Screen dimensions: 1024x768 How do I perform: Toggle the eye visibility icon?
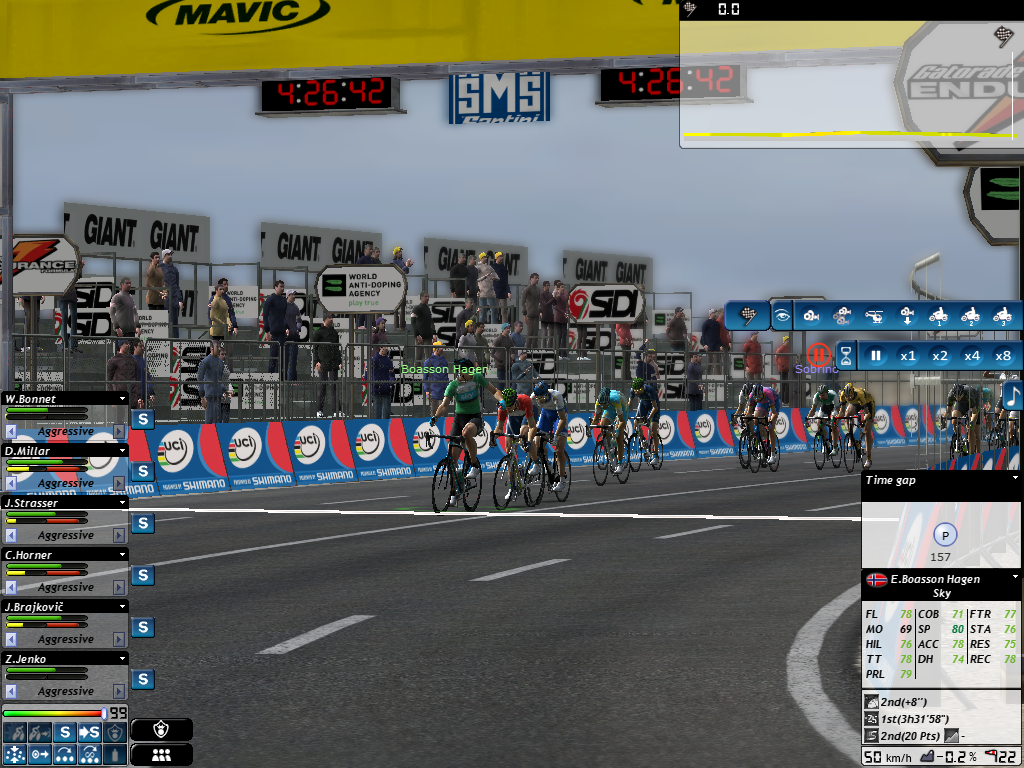[781, 316]
